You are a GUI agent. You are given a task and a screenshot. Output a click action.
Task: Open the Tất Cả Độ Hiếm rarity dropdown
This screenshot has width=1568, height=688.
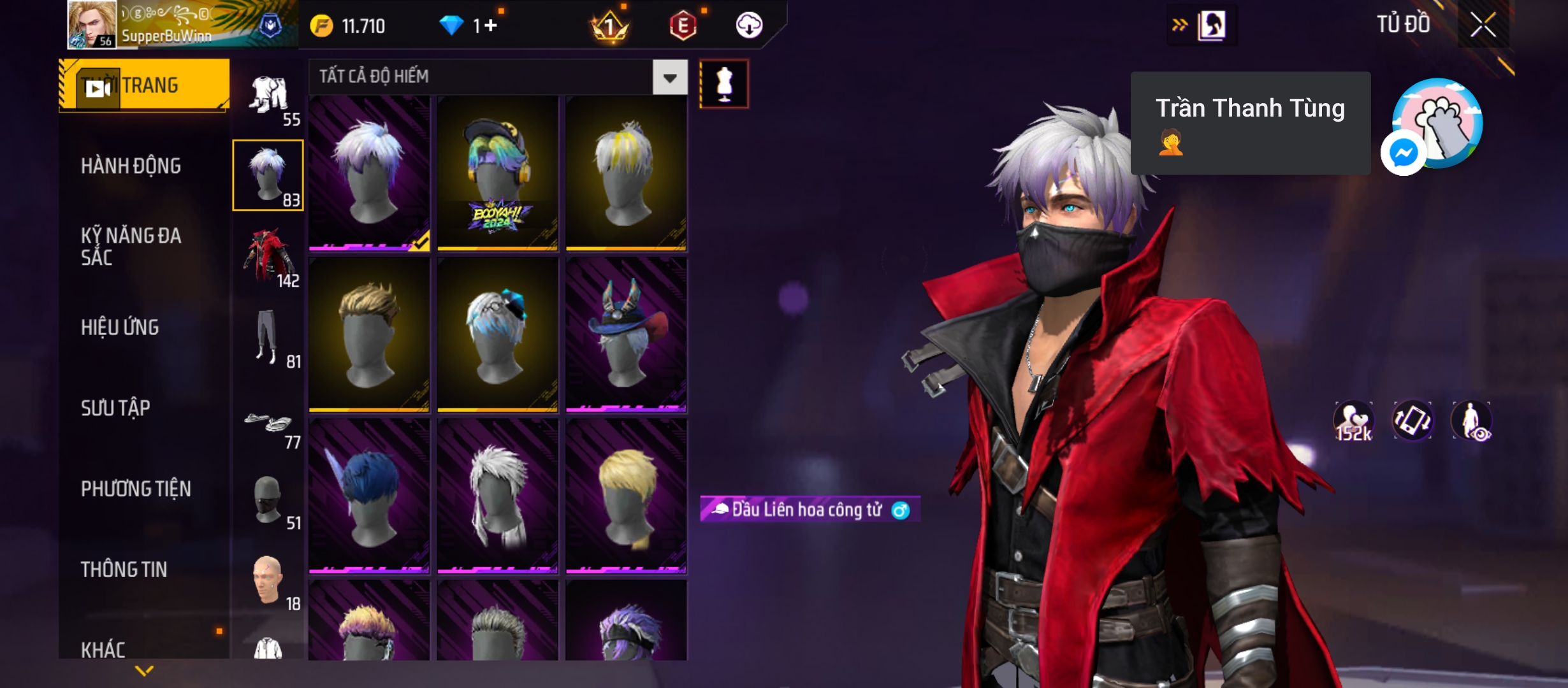pyautogui.click(x=669, y=78)
